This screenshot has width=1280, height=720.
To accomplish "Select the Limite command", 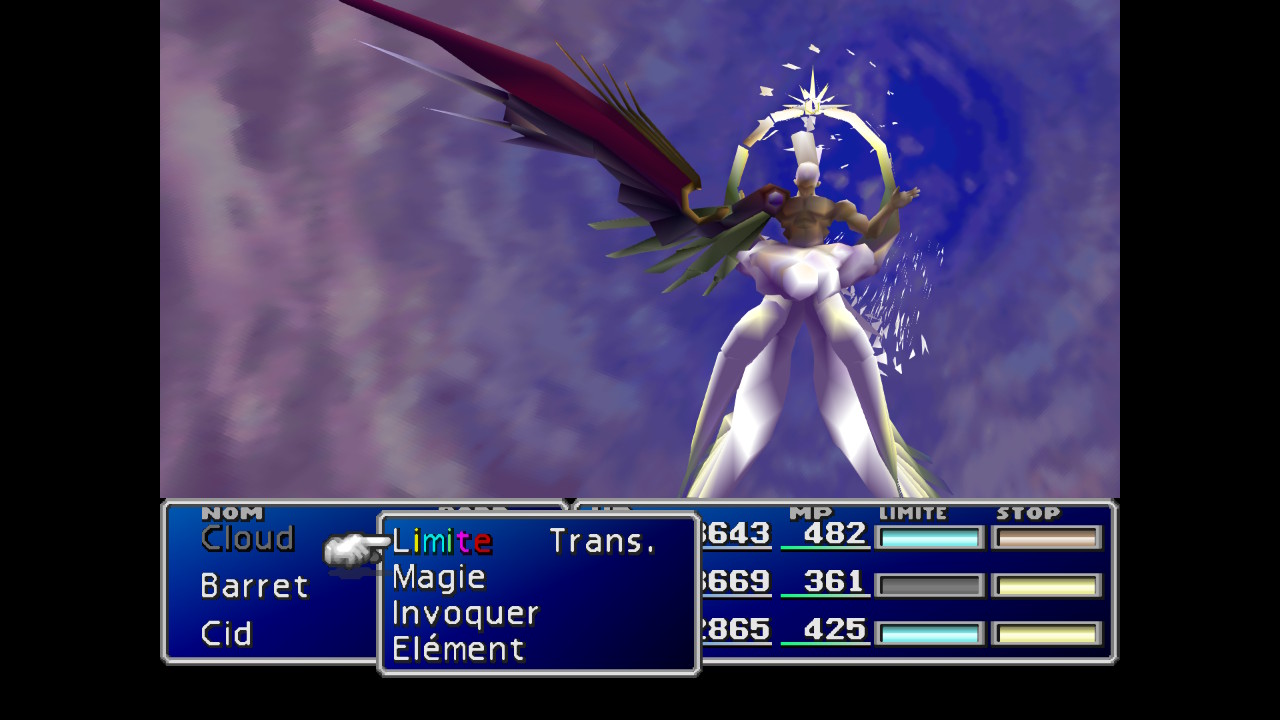I will pos(441,542).
